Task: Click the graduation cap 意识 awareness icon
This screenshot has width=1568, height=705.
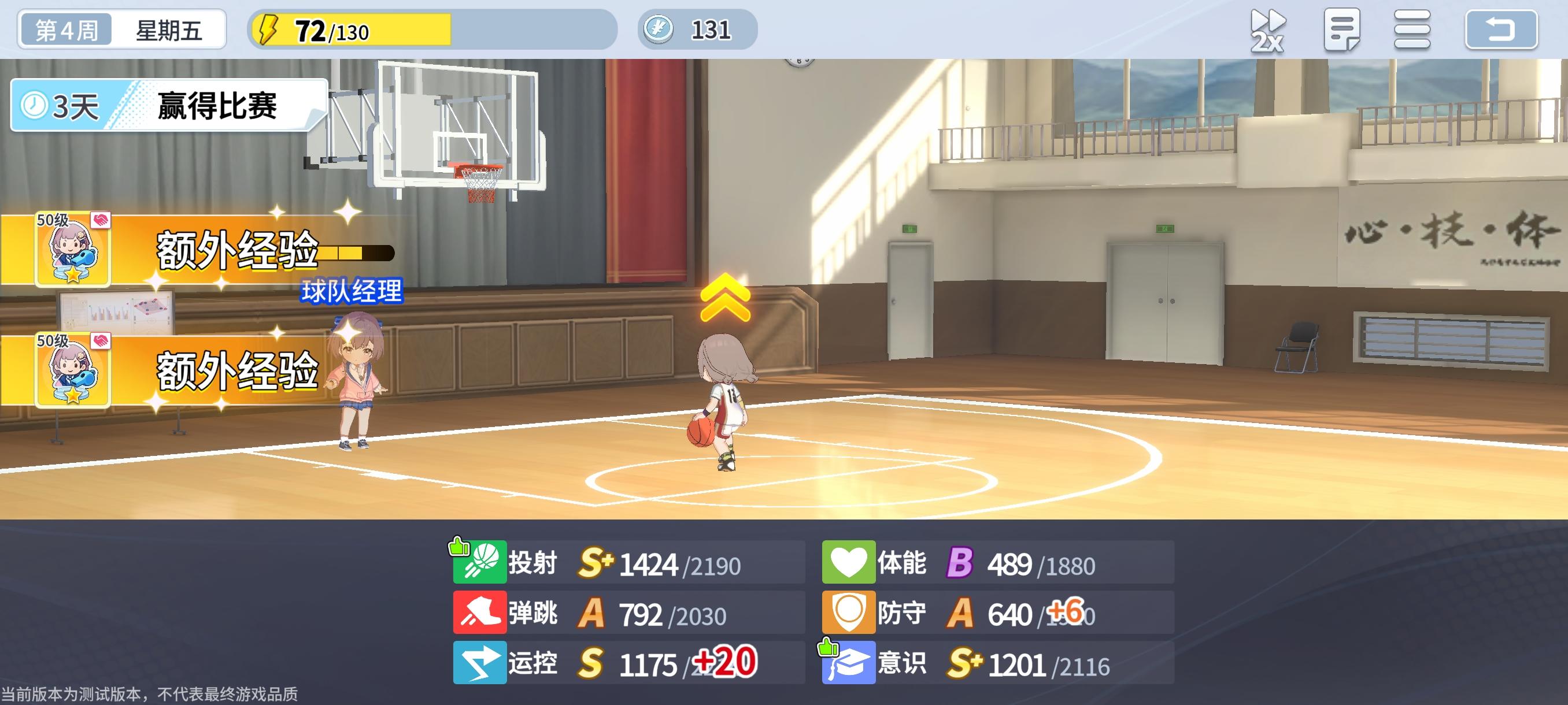Action: coord(849,663)
